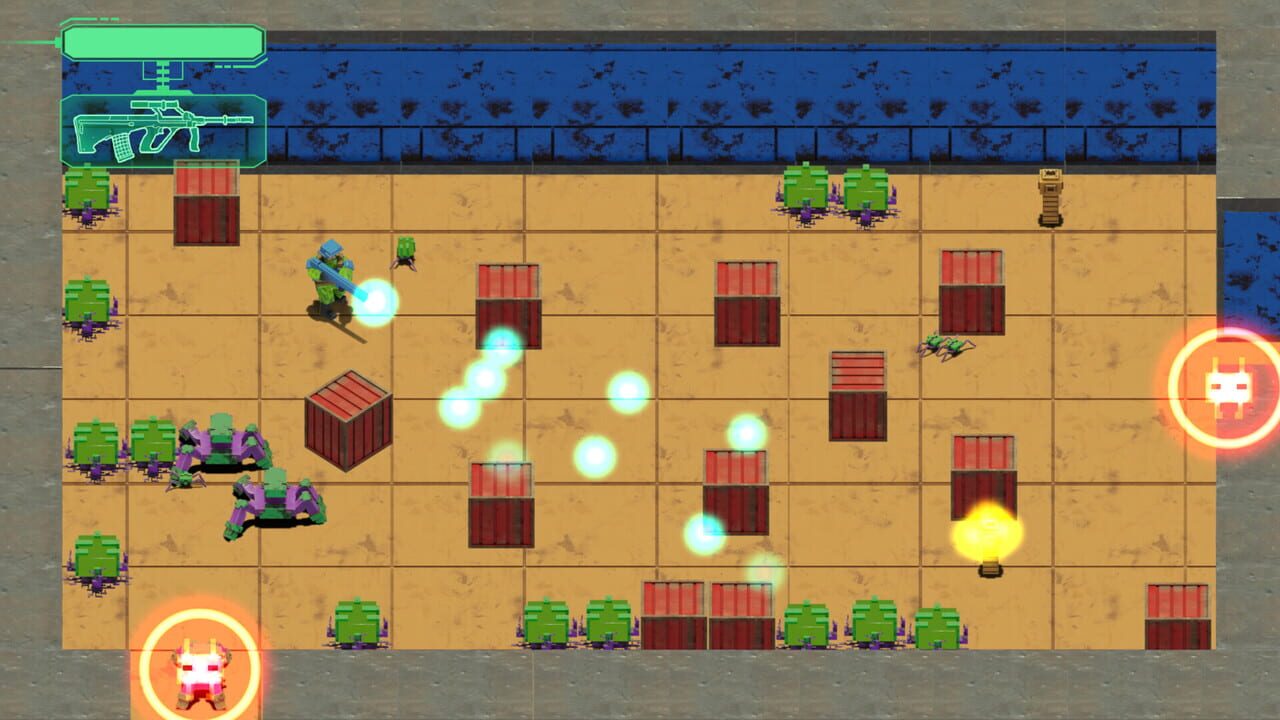Select the brown turret near the top wall
The height and width of the screenshot is (720, 1280).
pyautogui.click(x=1050, y=195)
